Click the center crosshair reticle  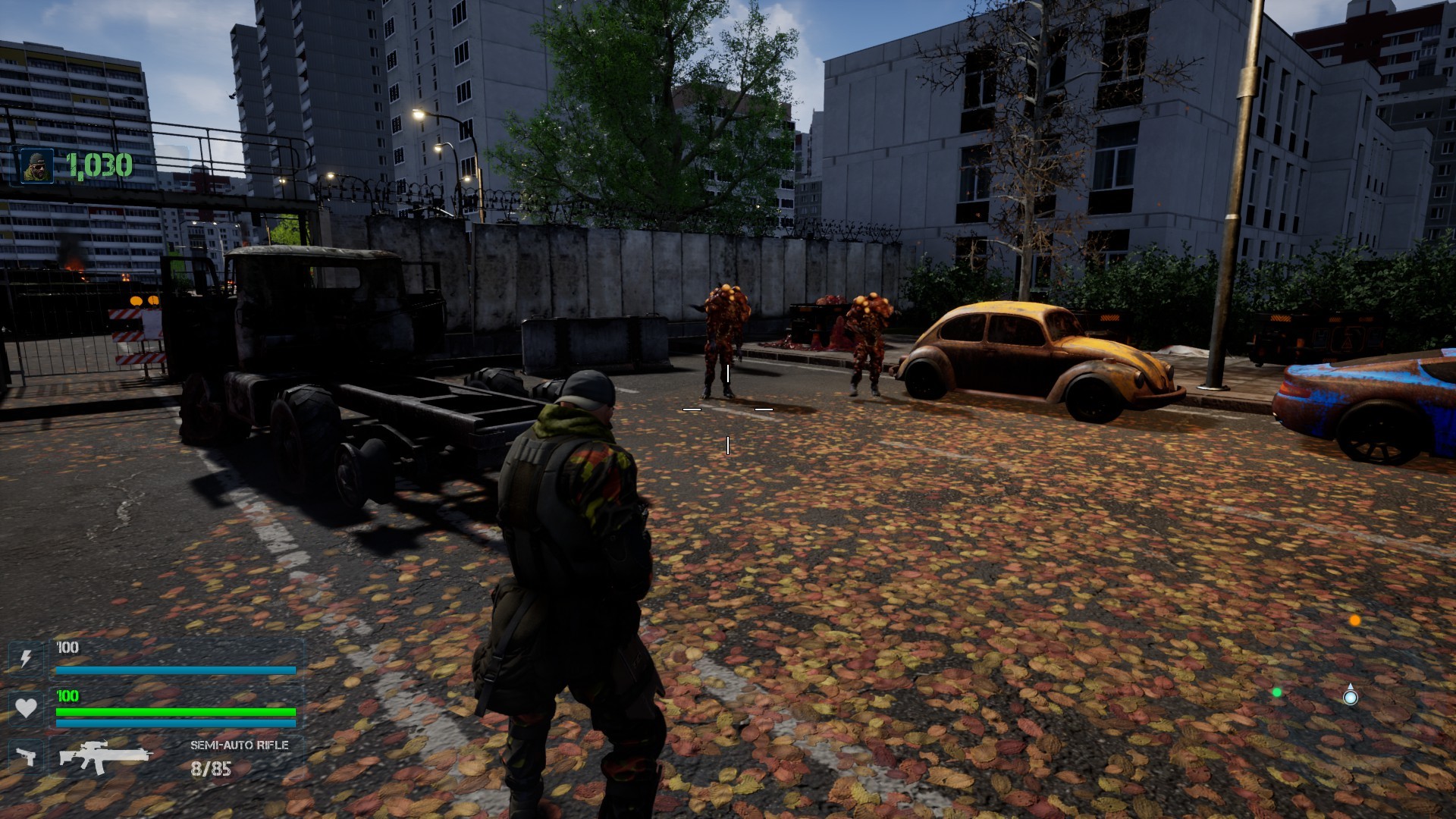[727, 409]
